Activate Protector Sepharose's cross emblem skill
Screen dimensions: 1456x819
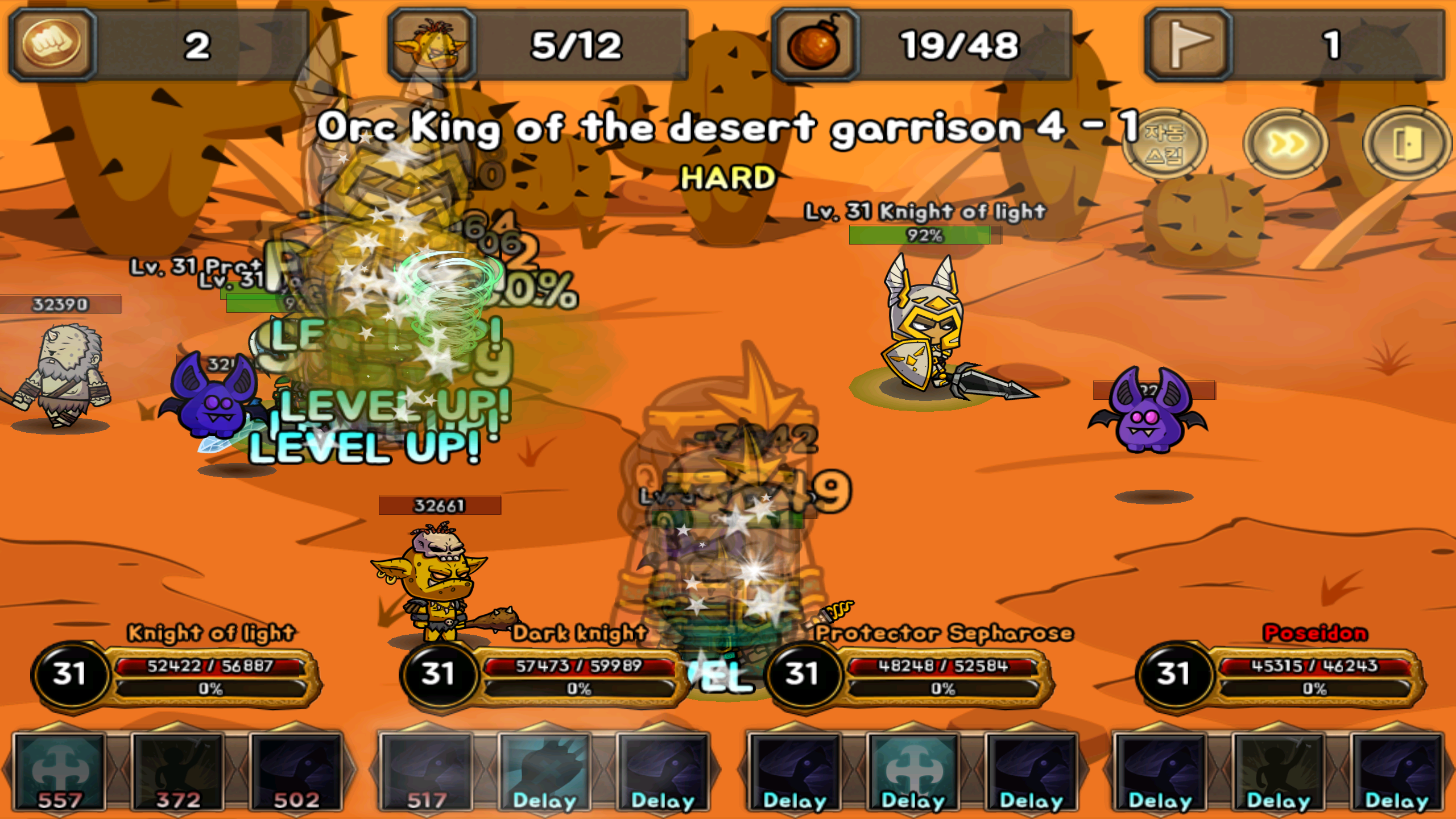click(x=913, y=773)
